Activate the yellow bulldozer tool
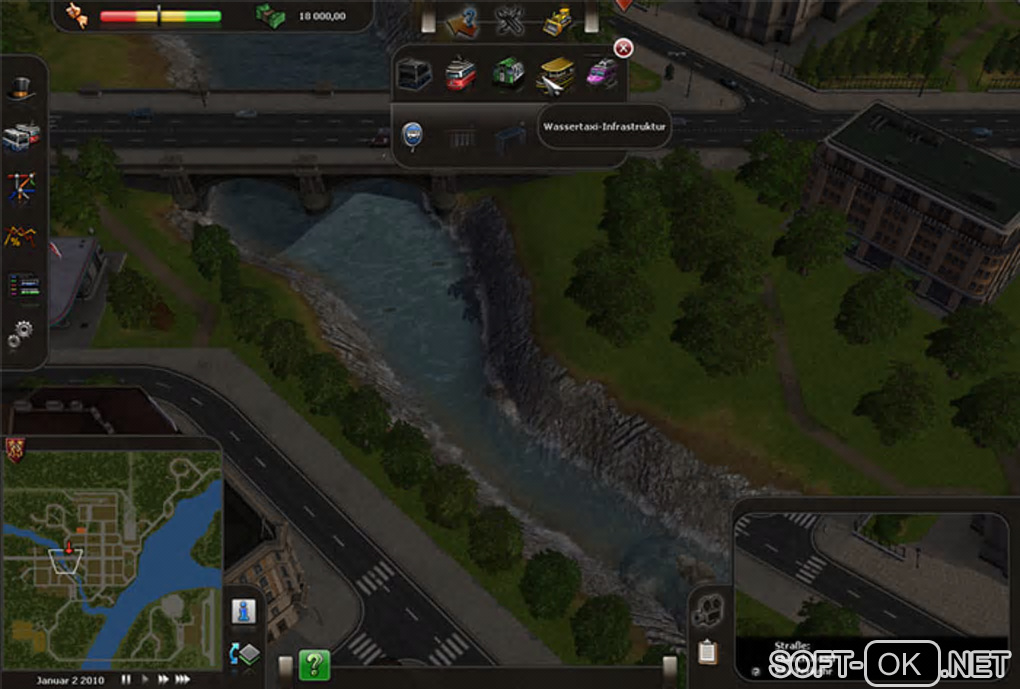The image size is (1020, 689). [555, 19]
